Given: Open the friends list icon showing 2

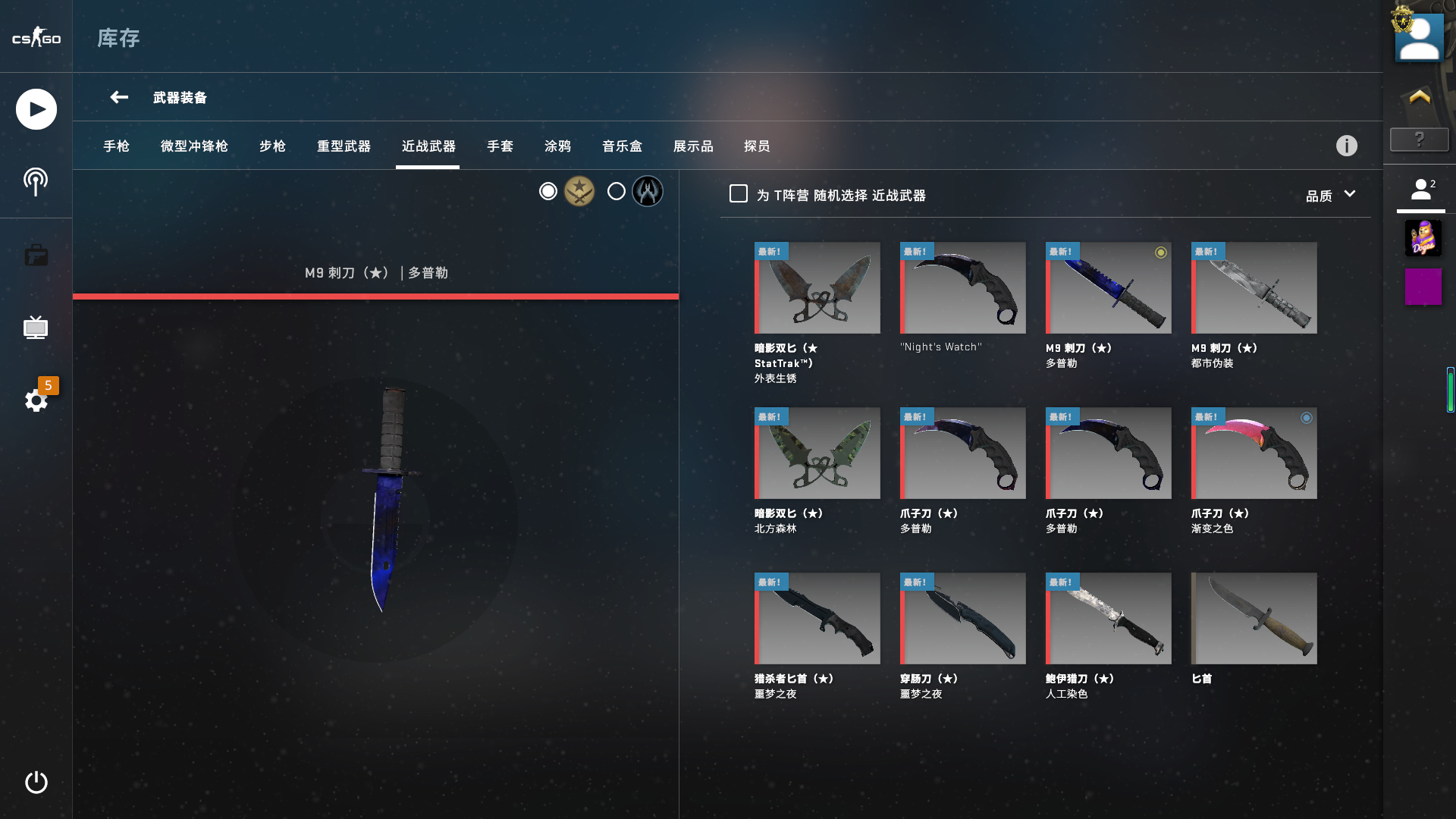Looking at the screenshot, I should [1421, 190].
